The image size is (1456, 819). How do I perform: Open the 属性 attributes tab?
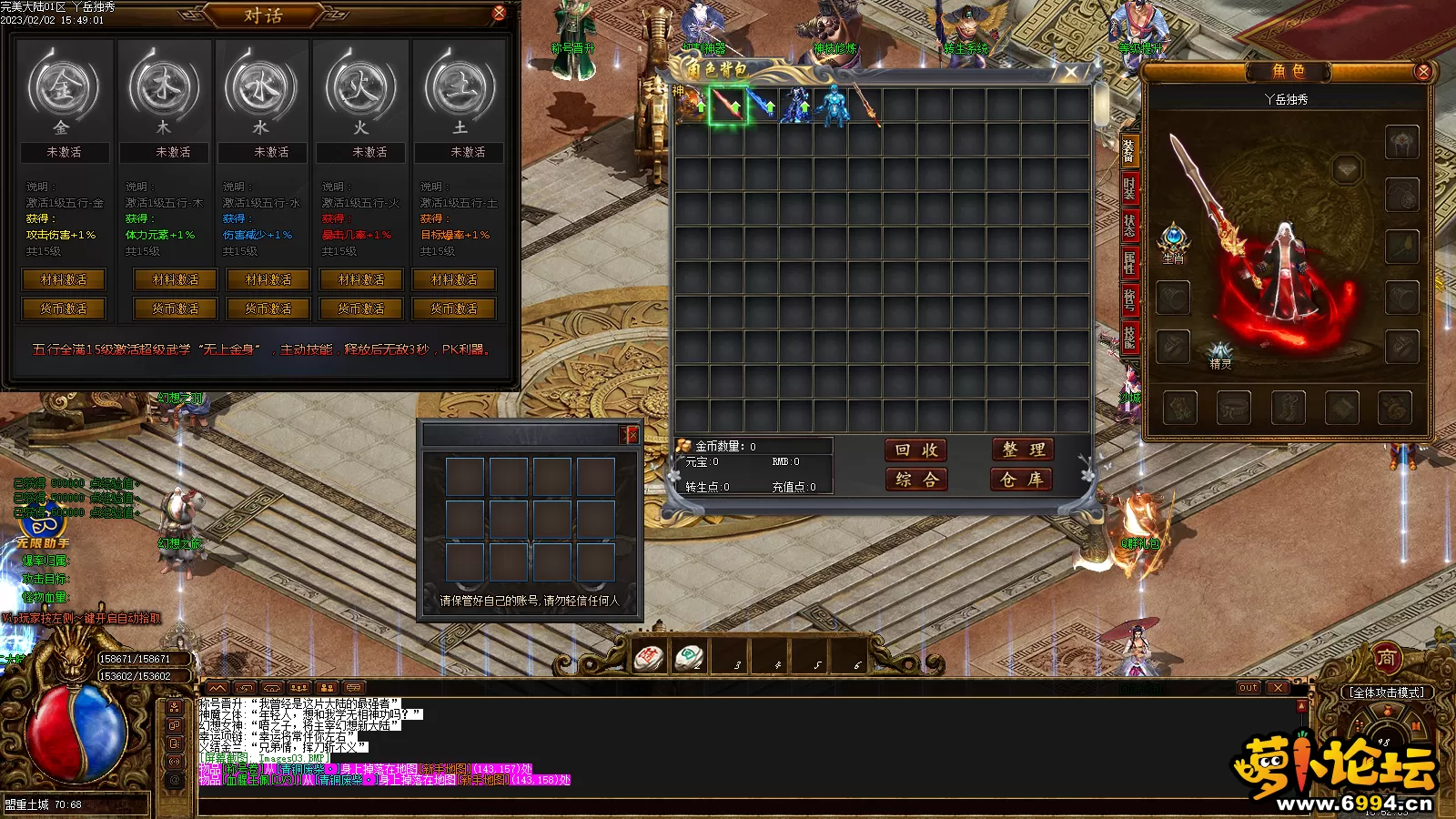click(1129, 263)
